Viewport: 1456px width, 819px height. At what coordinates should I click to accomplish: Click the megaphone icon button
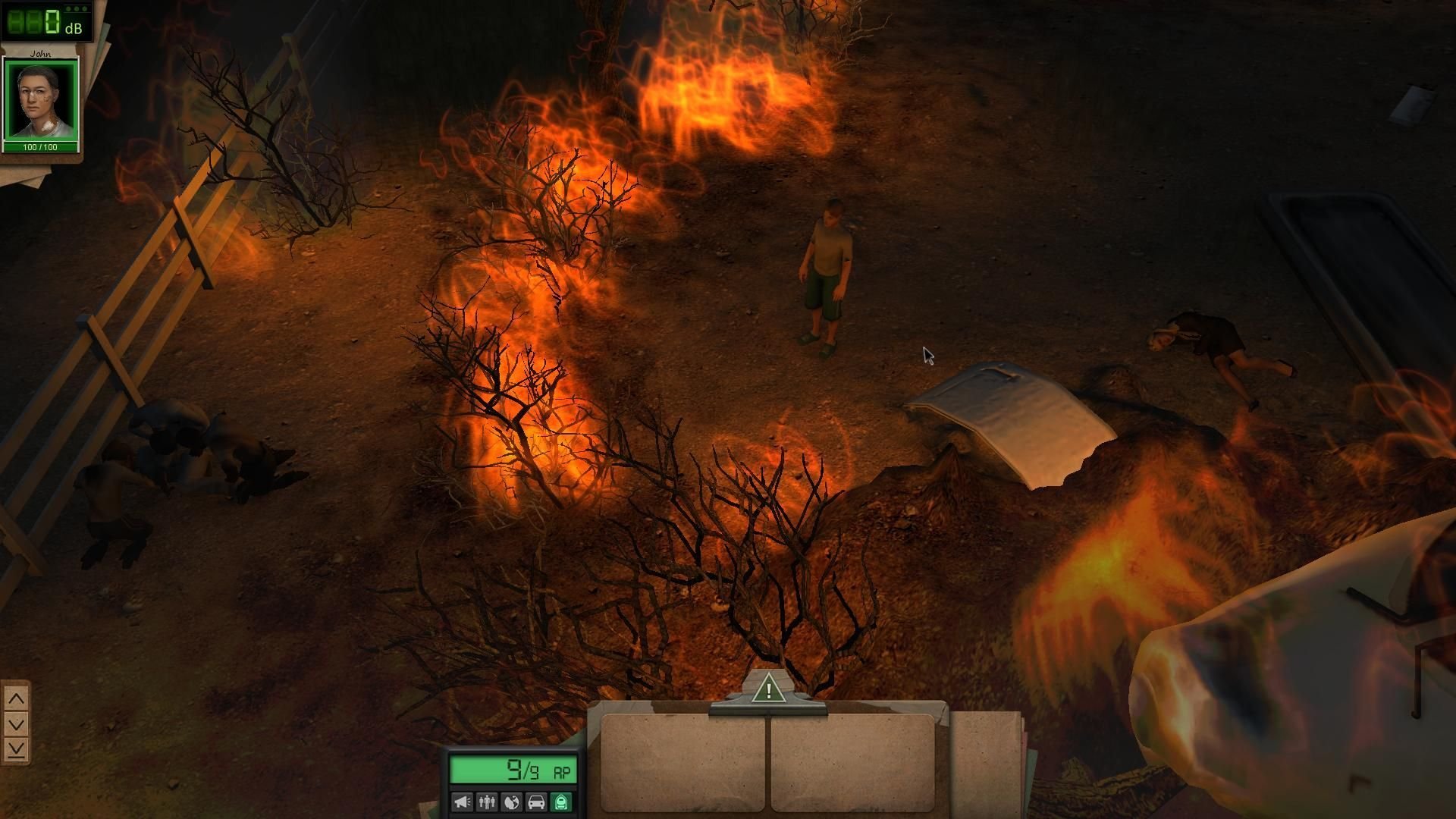point(462,802)
